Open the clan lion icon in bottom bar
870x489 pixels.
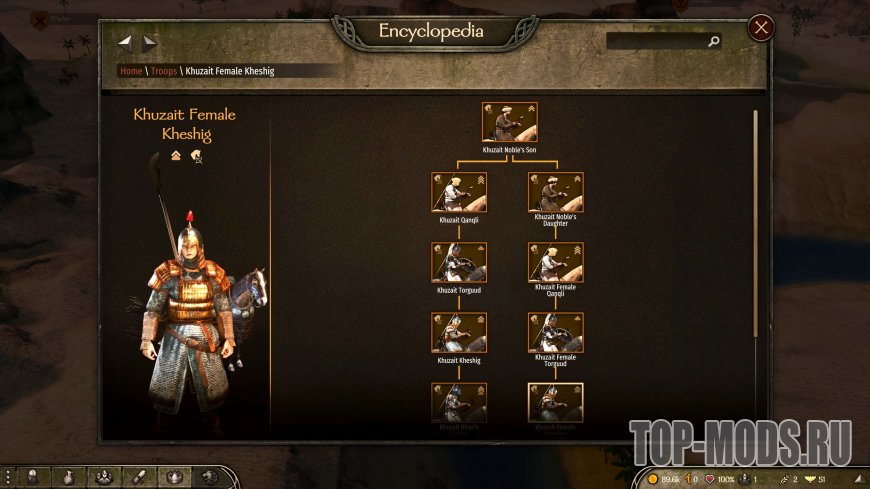[x=209, y=477]
